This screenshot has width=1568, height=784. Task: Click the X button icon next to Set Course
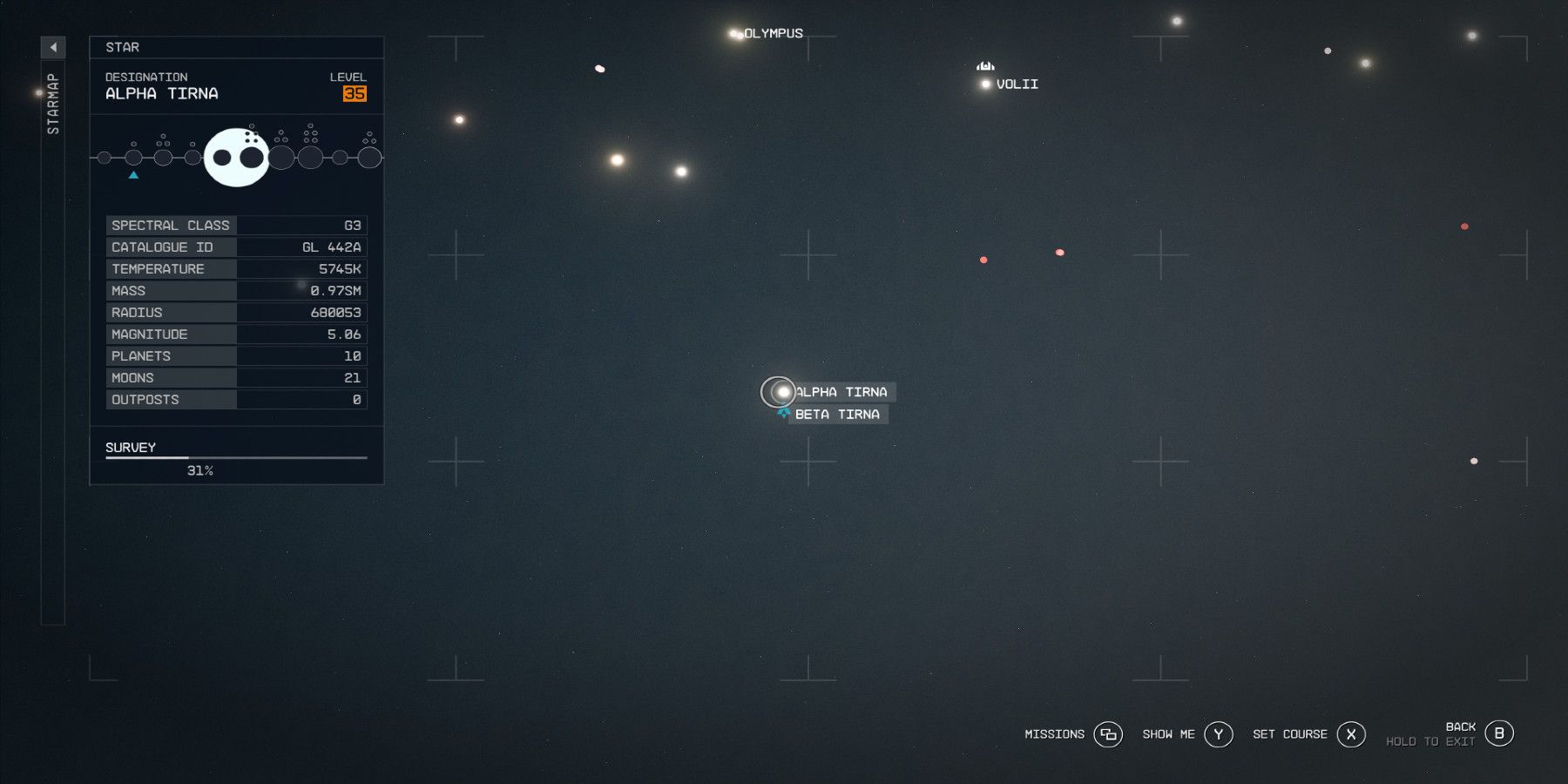[1351, 734]
